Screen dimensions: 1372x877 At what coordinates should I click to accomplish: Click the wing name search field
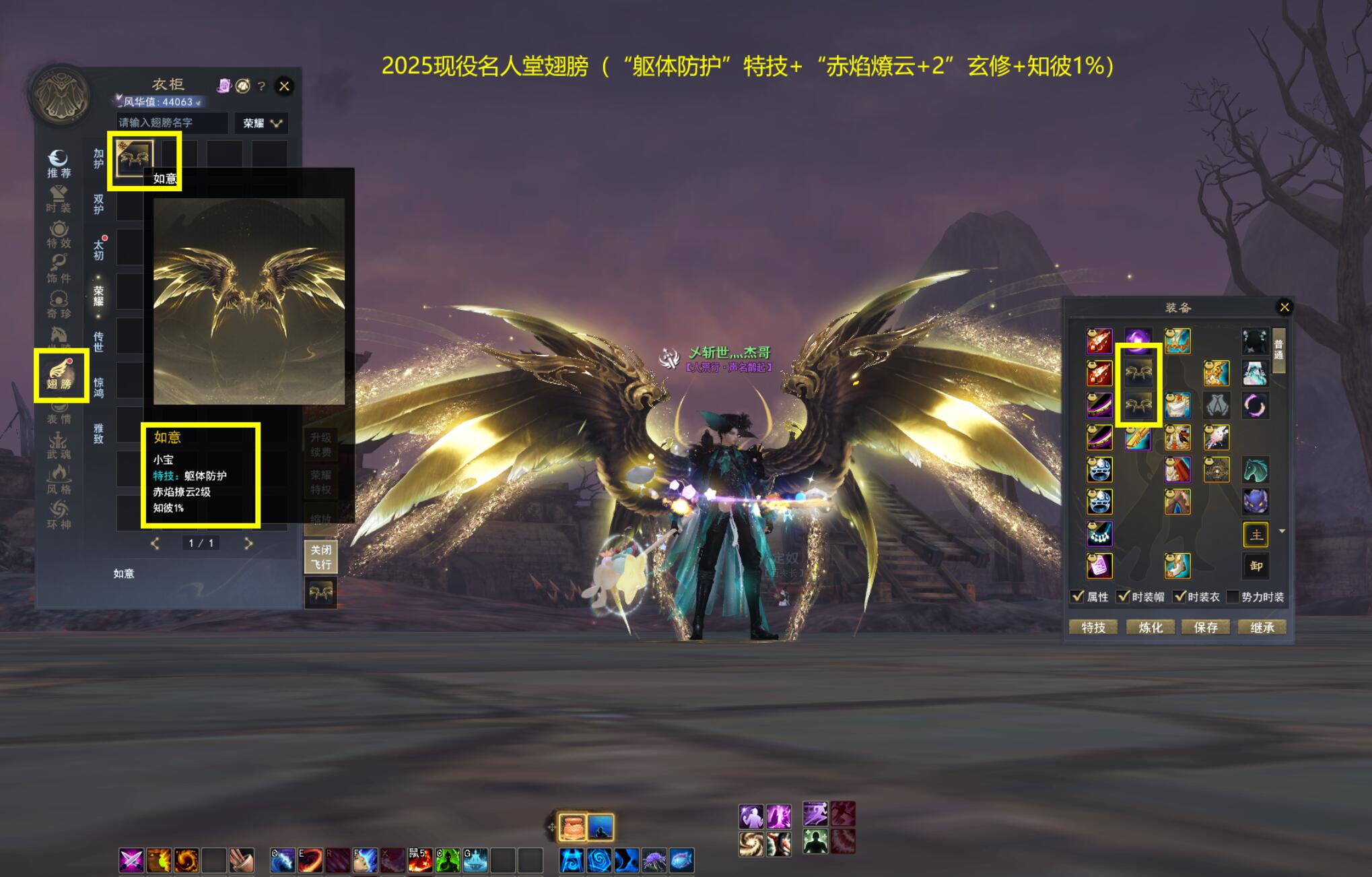tap(172, 123)
